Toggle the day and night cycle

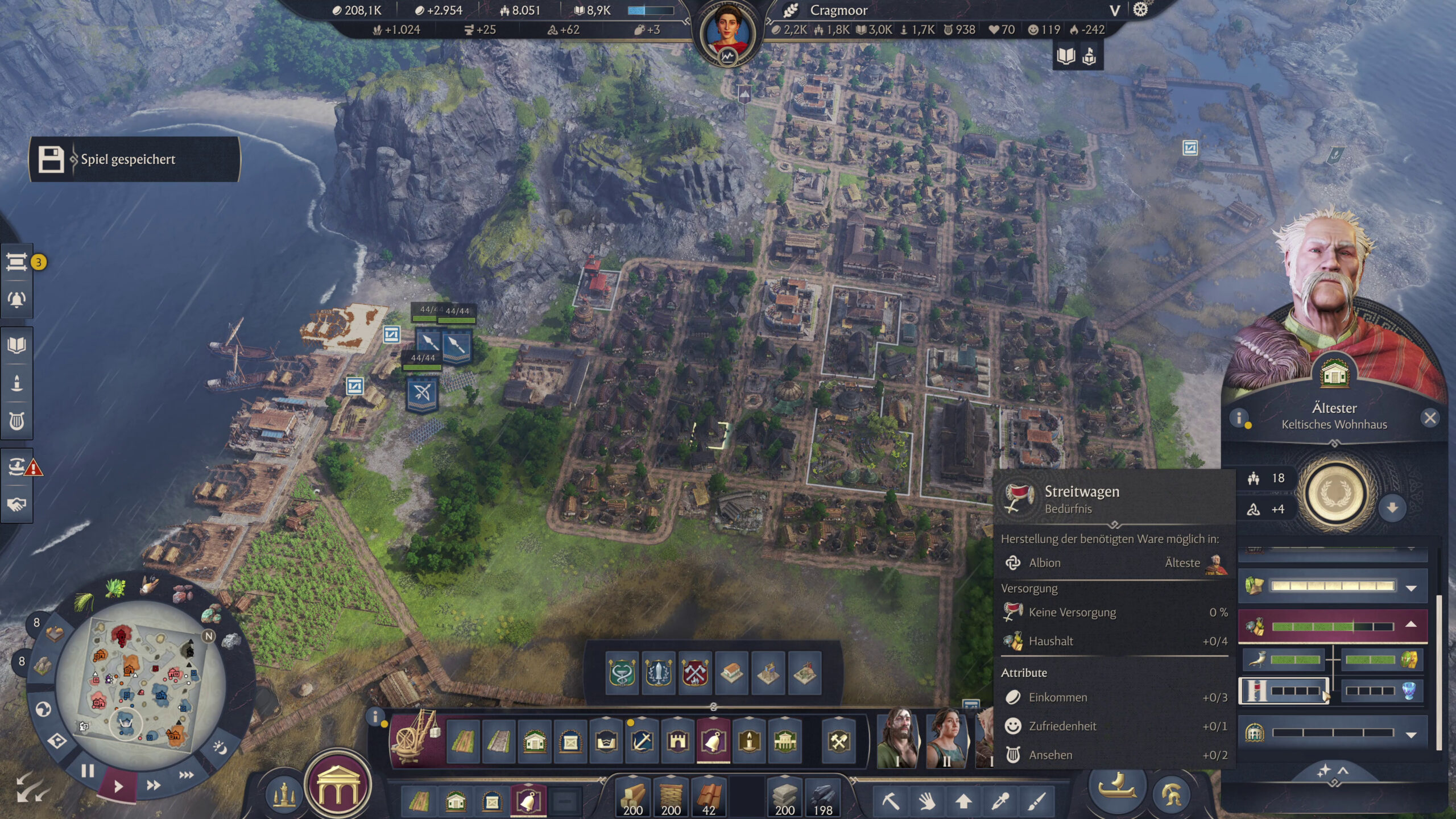220,747
